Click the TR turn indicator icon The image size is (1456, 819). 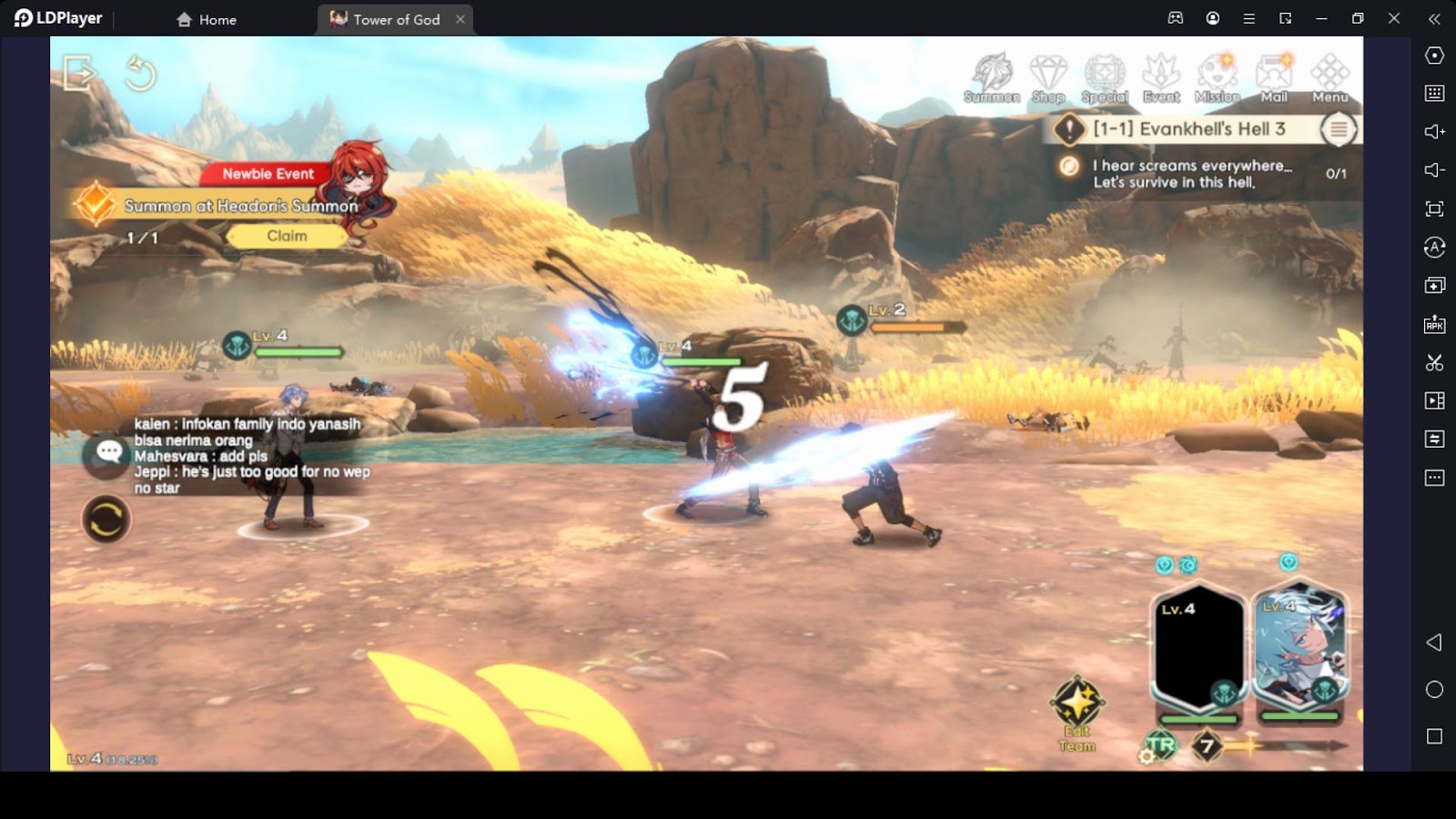(x=1160, y=746)
